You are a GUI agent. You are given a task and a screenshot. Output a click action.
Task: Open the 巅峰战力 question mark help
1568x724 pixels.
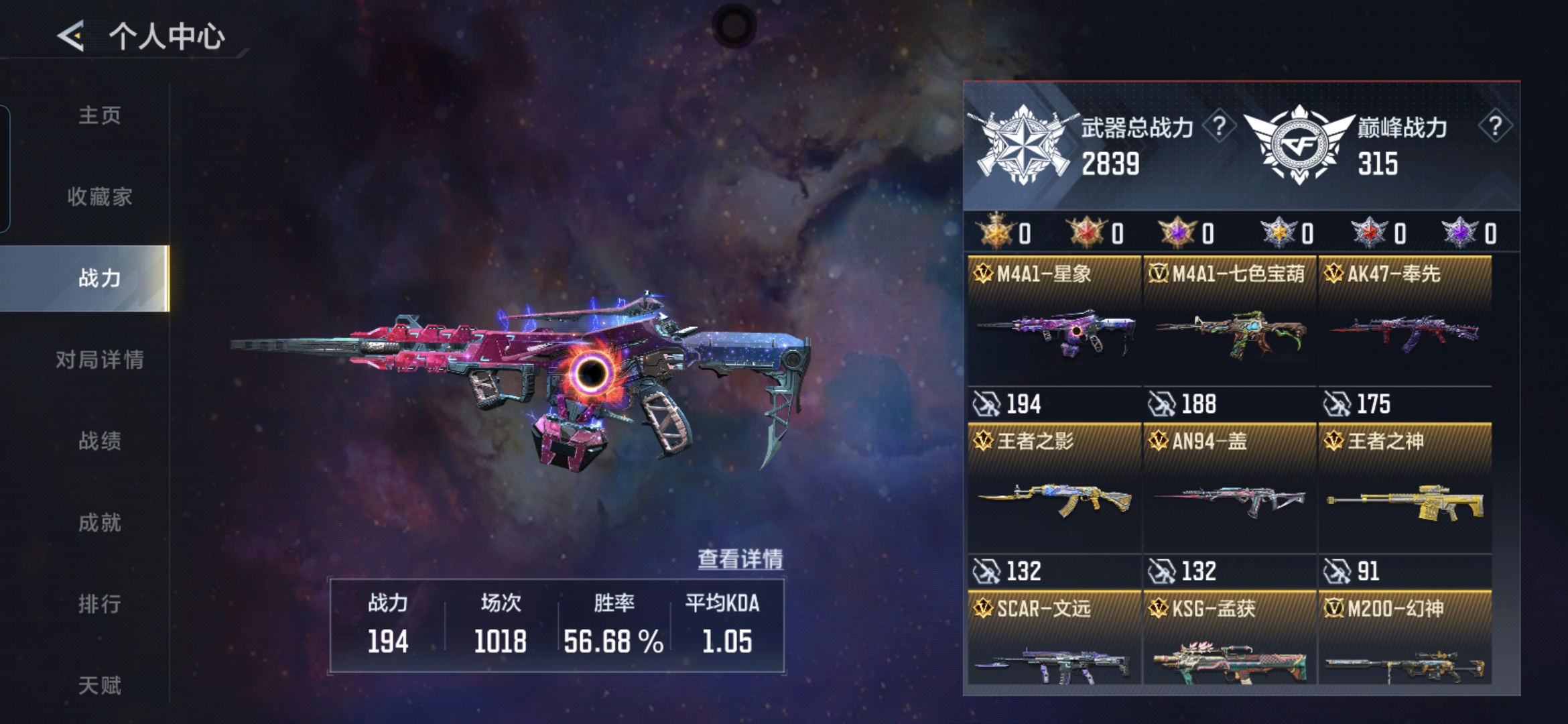point(1494,126)
